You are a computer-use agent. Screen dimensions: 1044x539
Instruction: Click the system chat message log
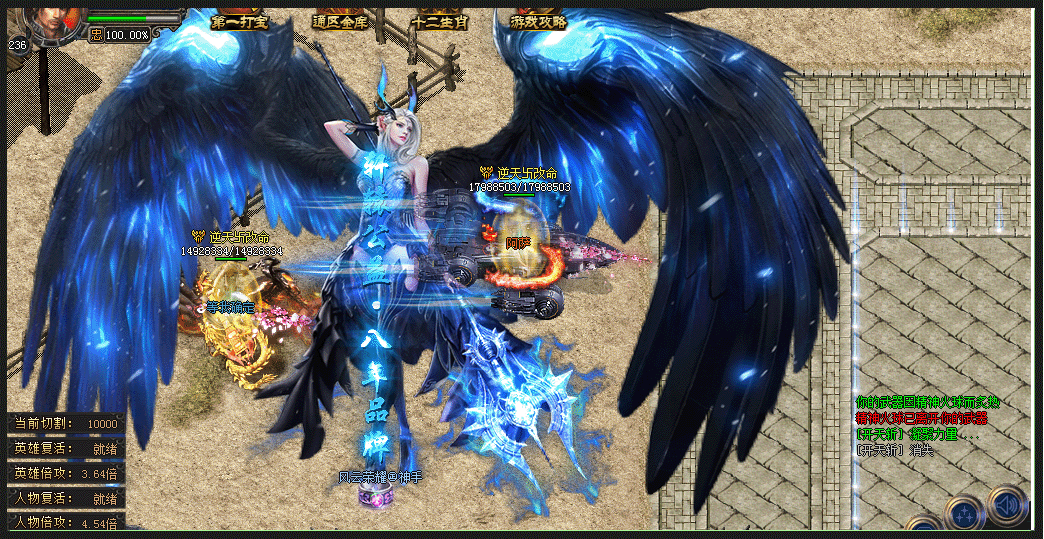point(925,426)
